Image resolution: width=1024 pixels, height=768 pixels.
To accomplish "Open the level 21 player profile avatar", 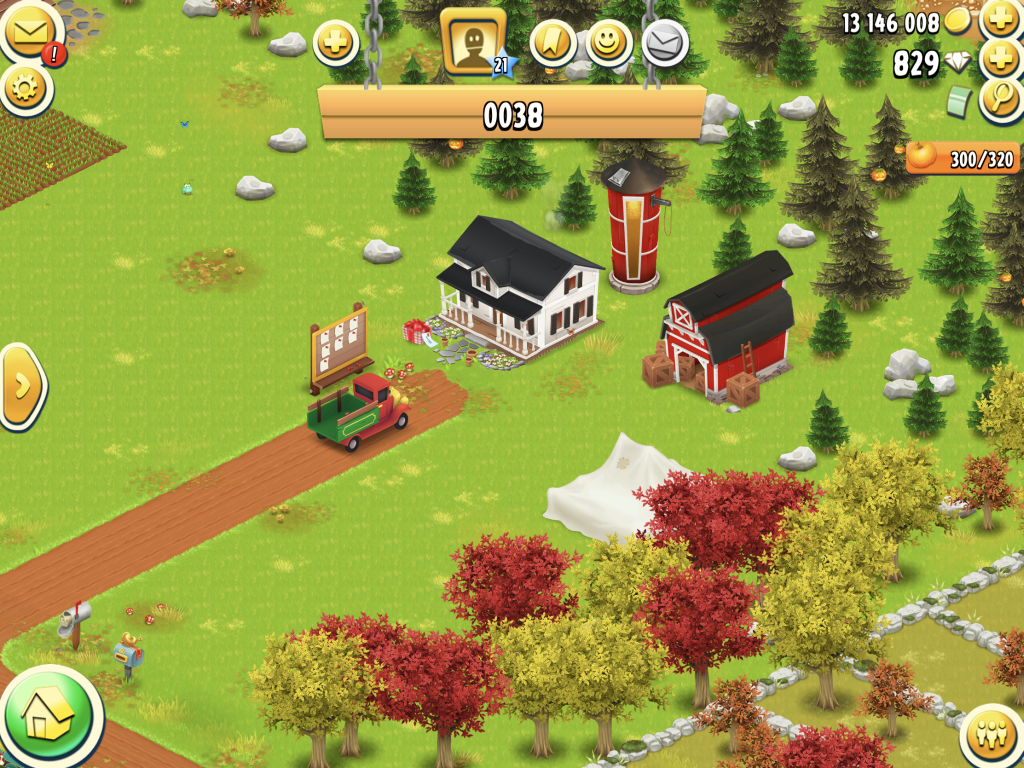I will (472, 42).
